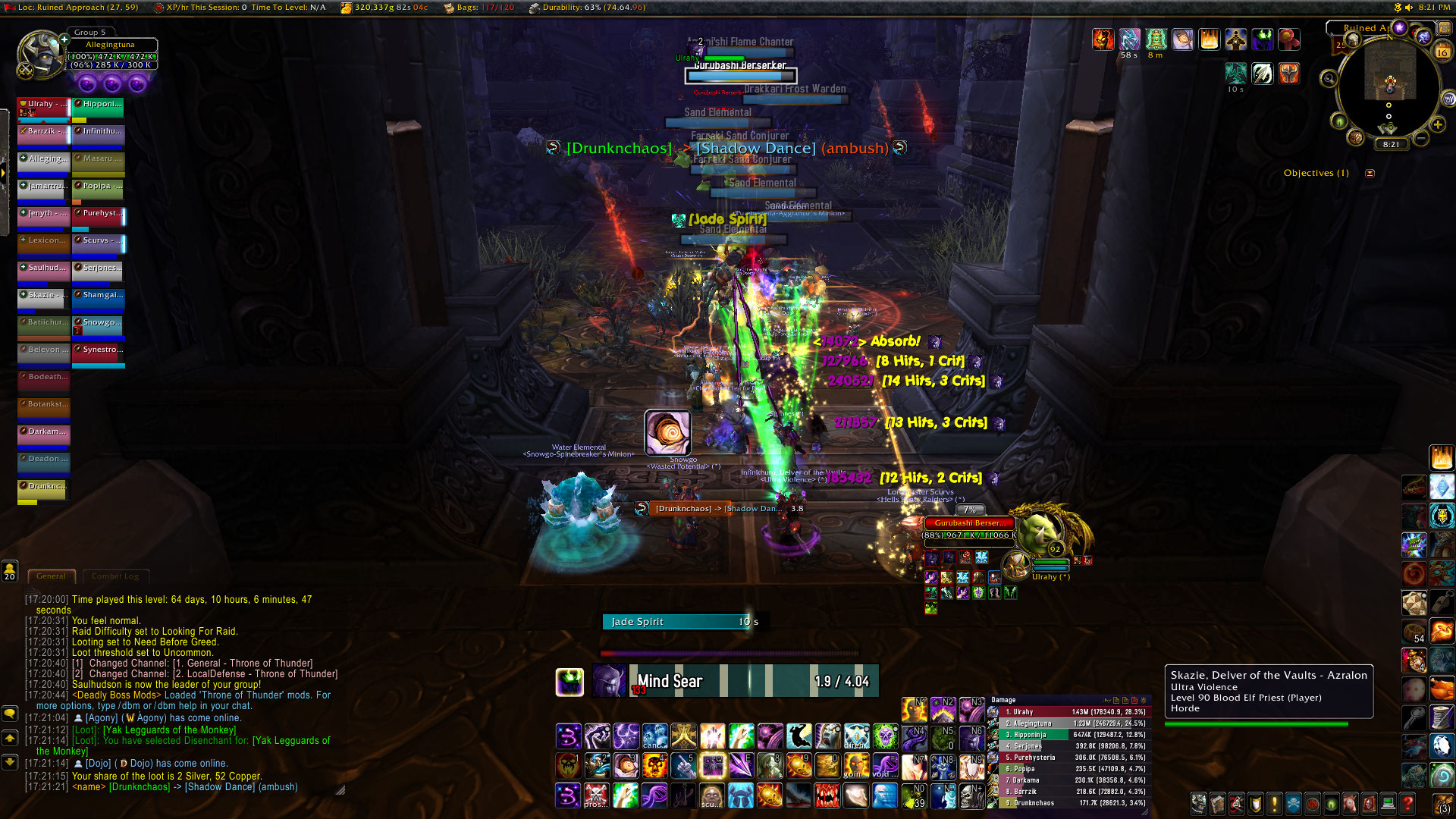Activate the ability in slot N1
This screenshot has height=819, width=1456.
[913, 710]
